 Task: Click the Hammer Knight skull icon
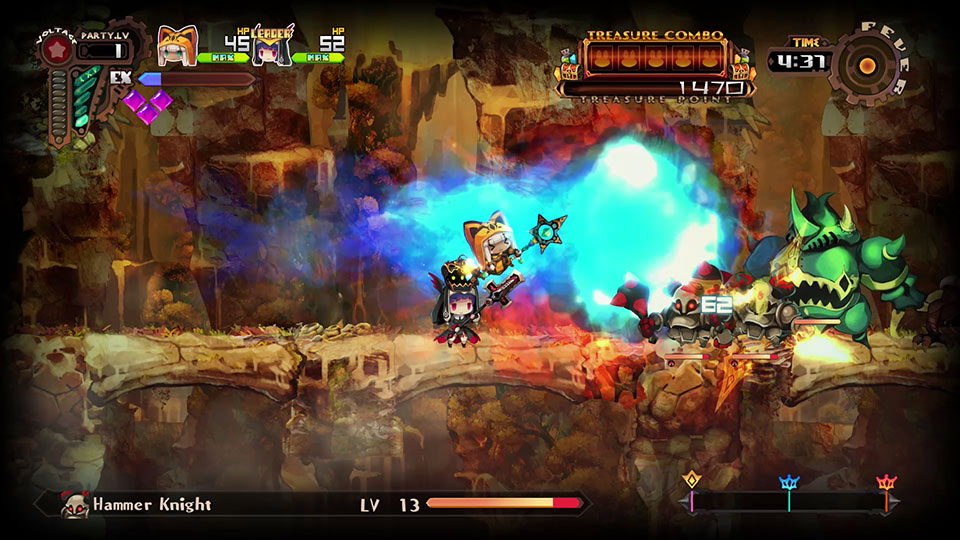click(73, 506)
